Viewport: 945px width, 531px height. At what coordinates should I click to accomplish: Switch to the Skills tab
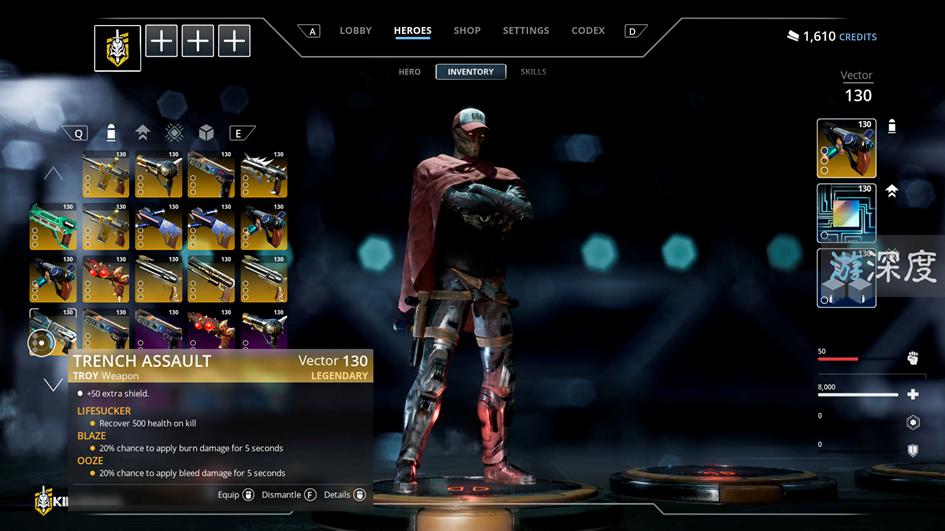pyautogui.click(x=533, y=72)
